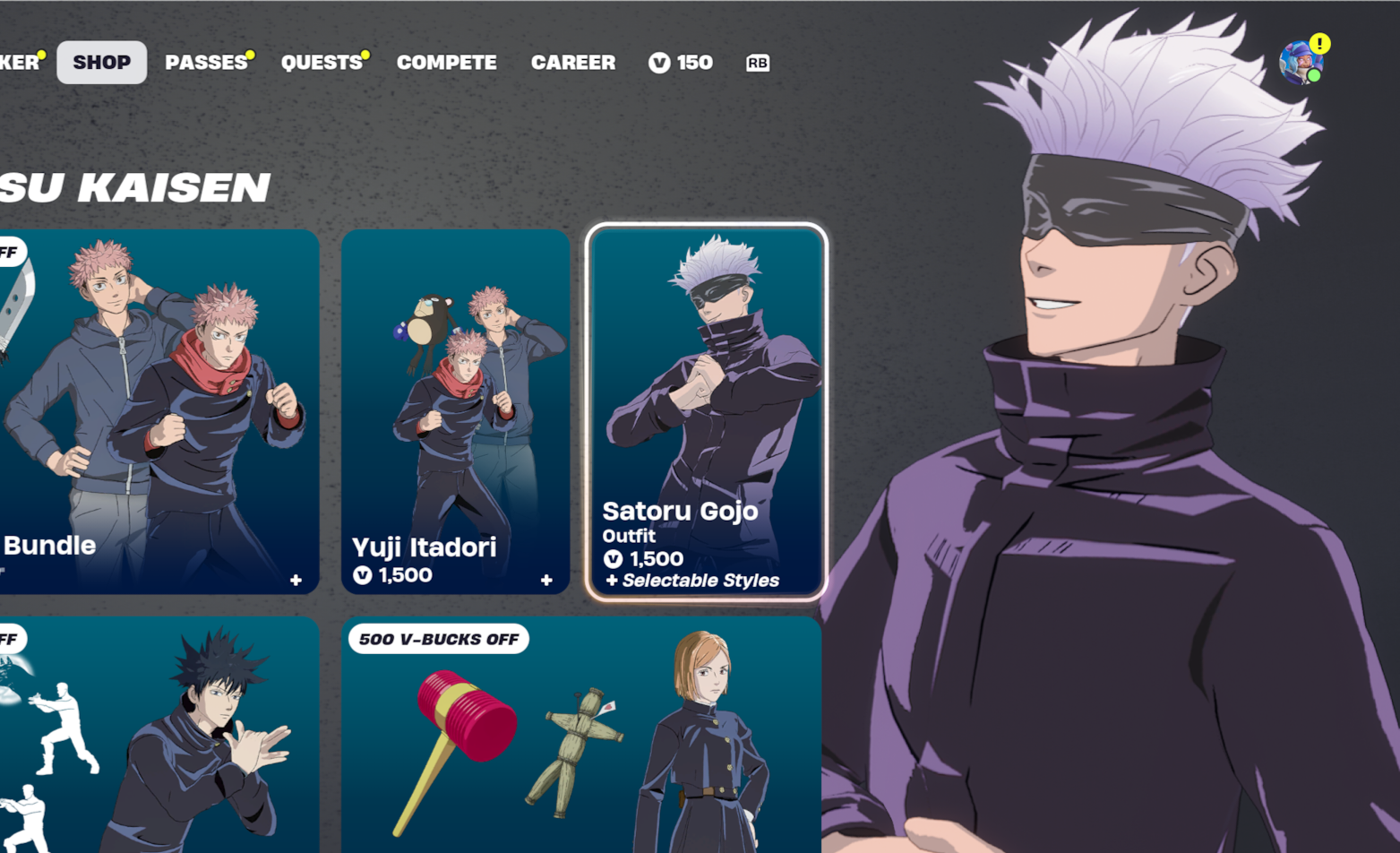Switch to the SHOP tab

pyautogui.click(x=101, y=62)
